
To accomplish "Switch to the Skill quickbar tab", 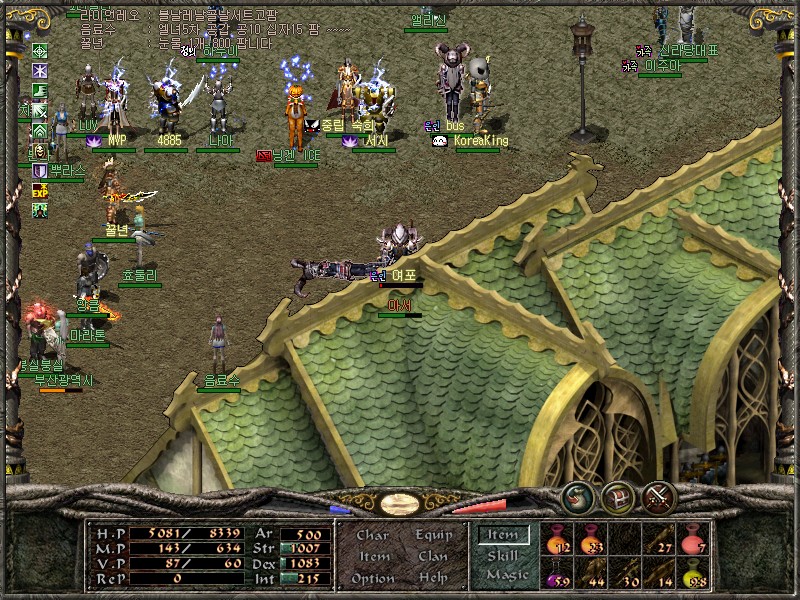I will 503,556.
